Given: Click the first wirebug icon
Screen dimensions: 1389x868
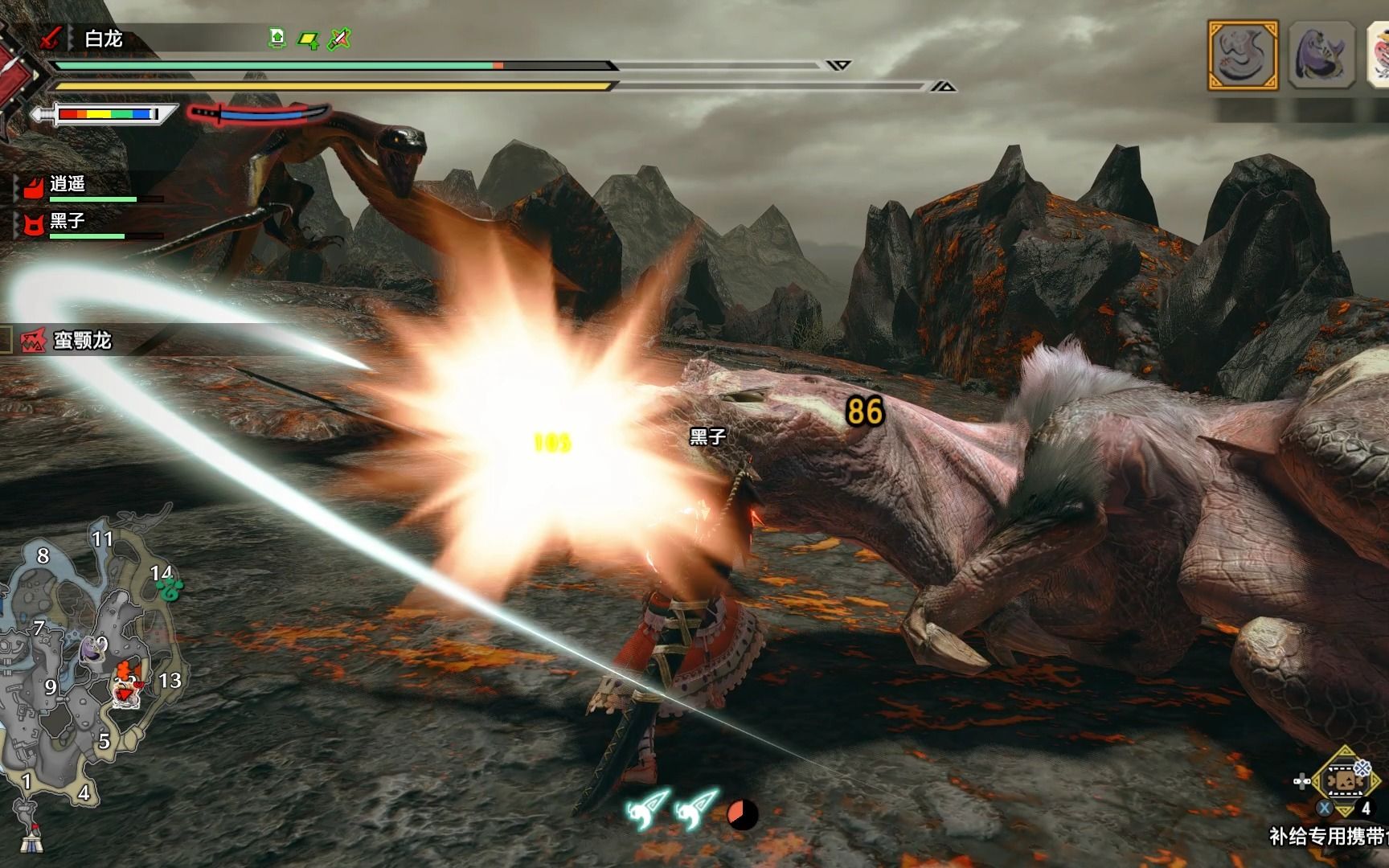Looking at the screenshot, I should [647, 810].
